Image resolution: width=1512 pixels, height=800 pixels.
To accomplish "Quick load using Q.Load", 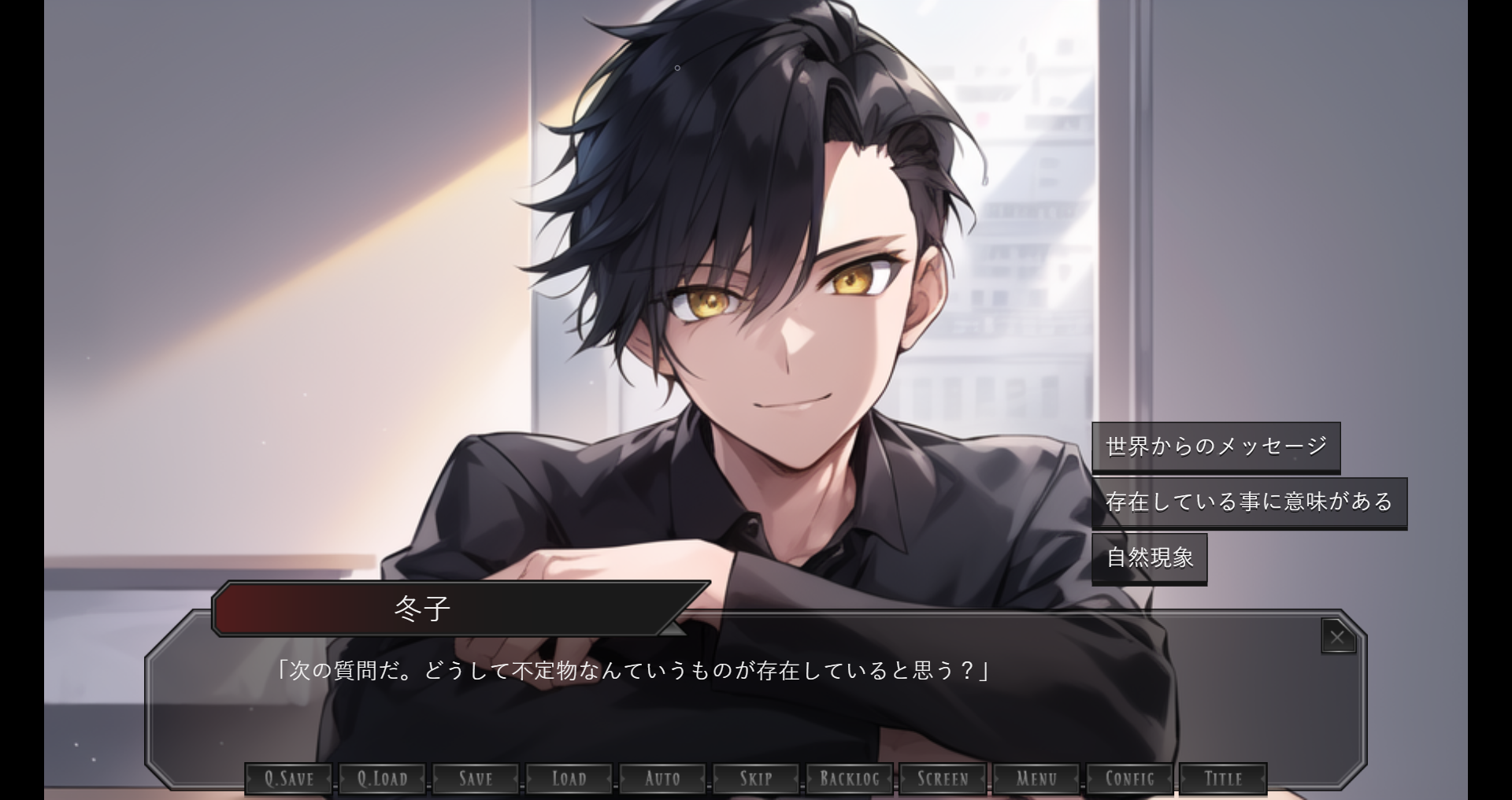I will [383, 779].
